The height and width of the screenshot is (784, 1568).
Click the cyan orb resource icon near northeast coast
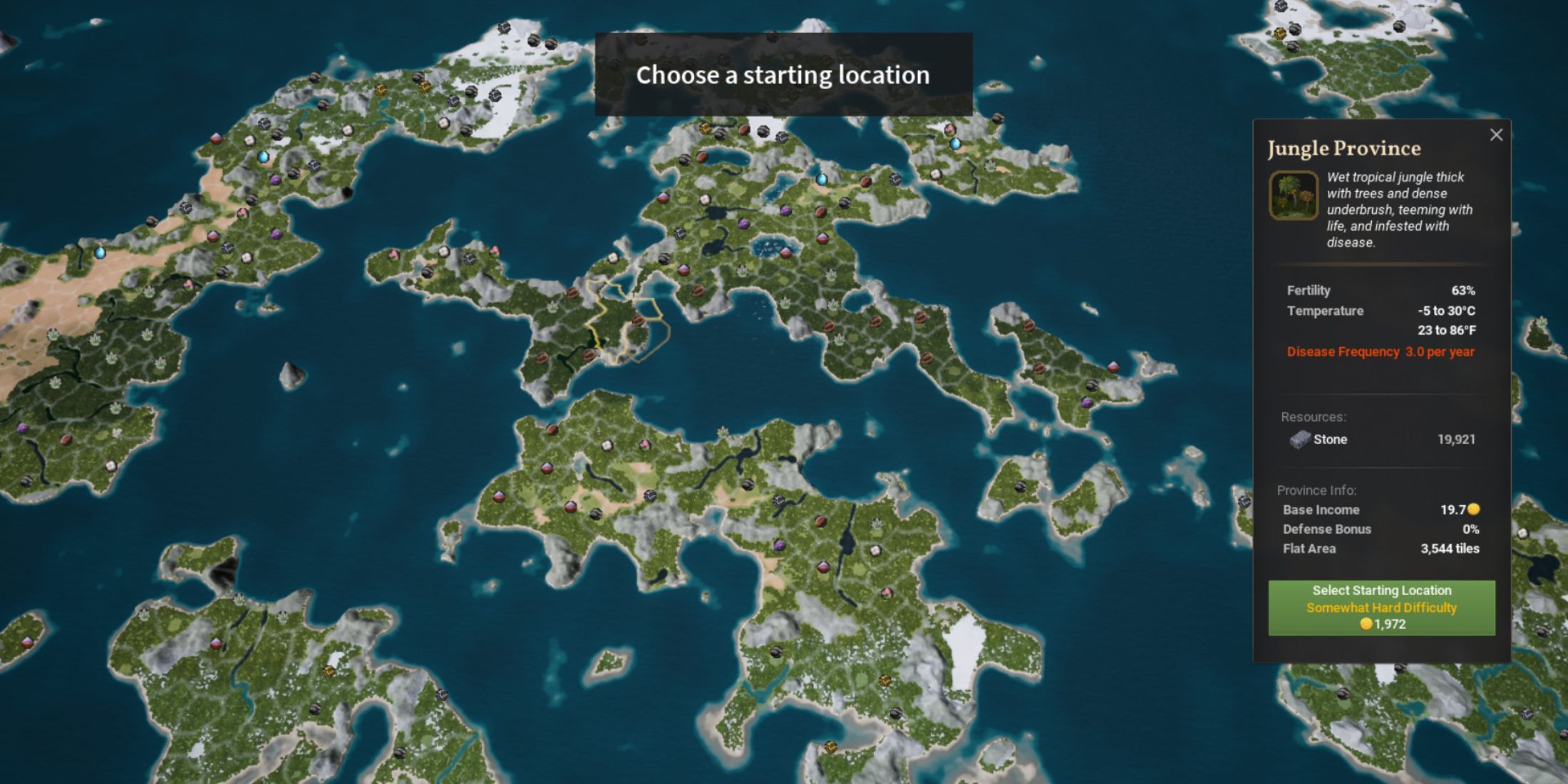[x=955, y=145]
